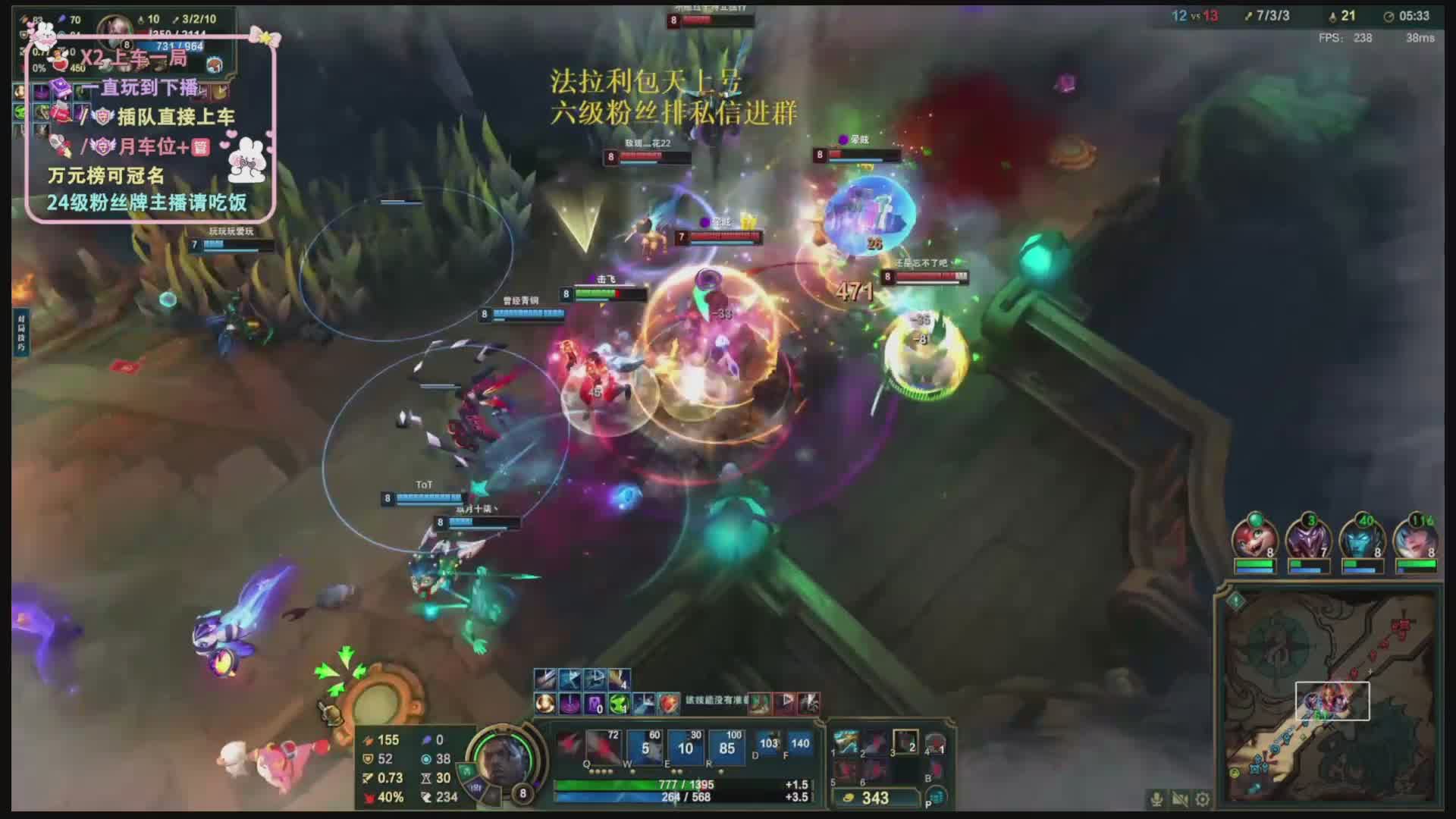Cast the W ability on cooldown 5

[645, 748]
